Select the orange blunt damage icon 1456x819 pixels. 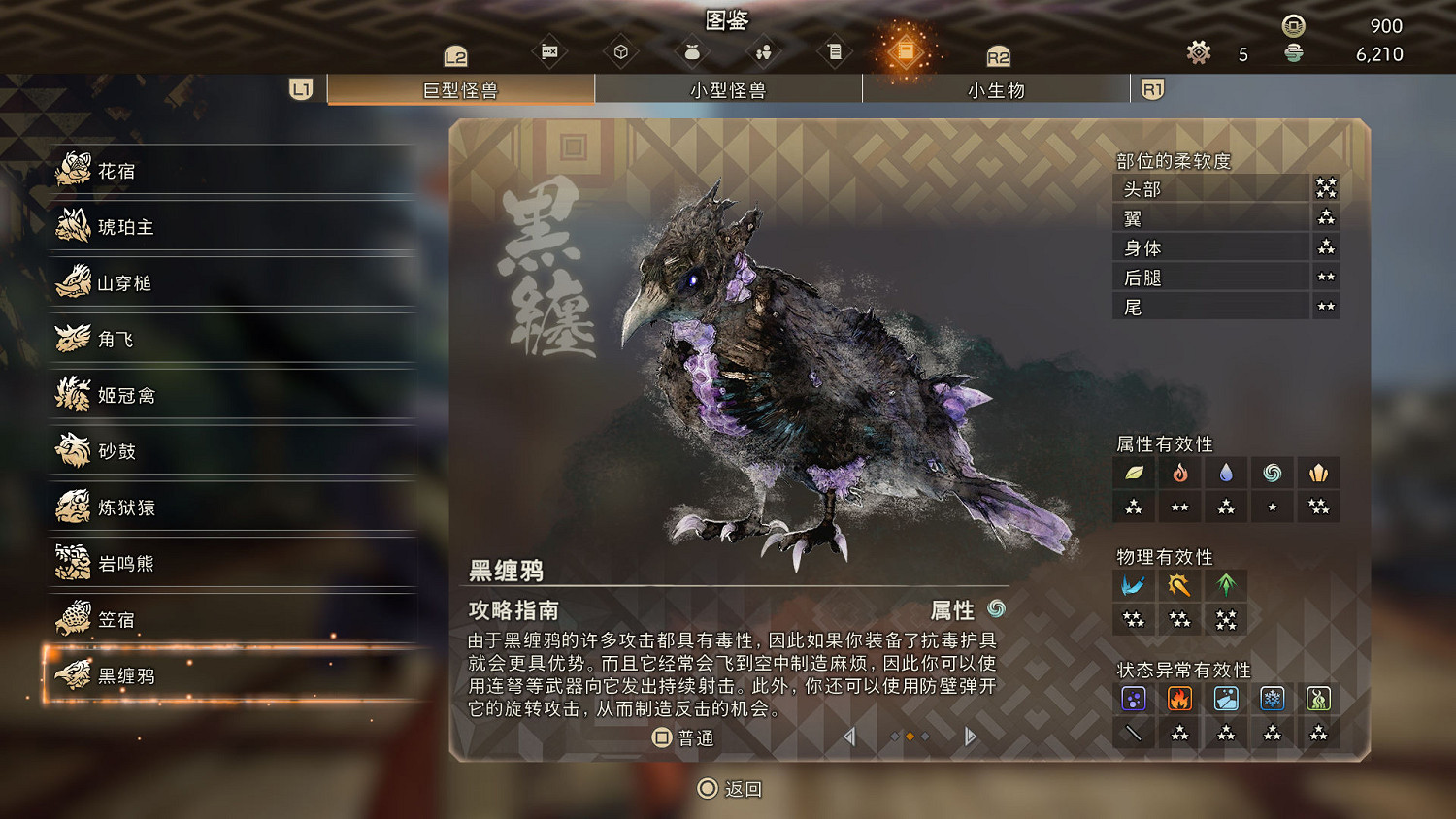coord(1179,584)
